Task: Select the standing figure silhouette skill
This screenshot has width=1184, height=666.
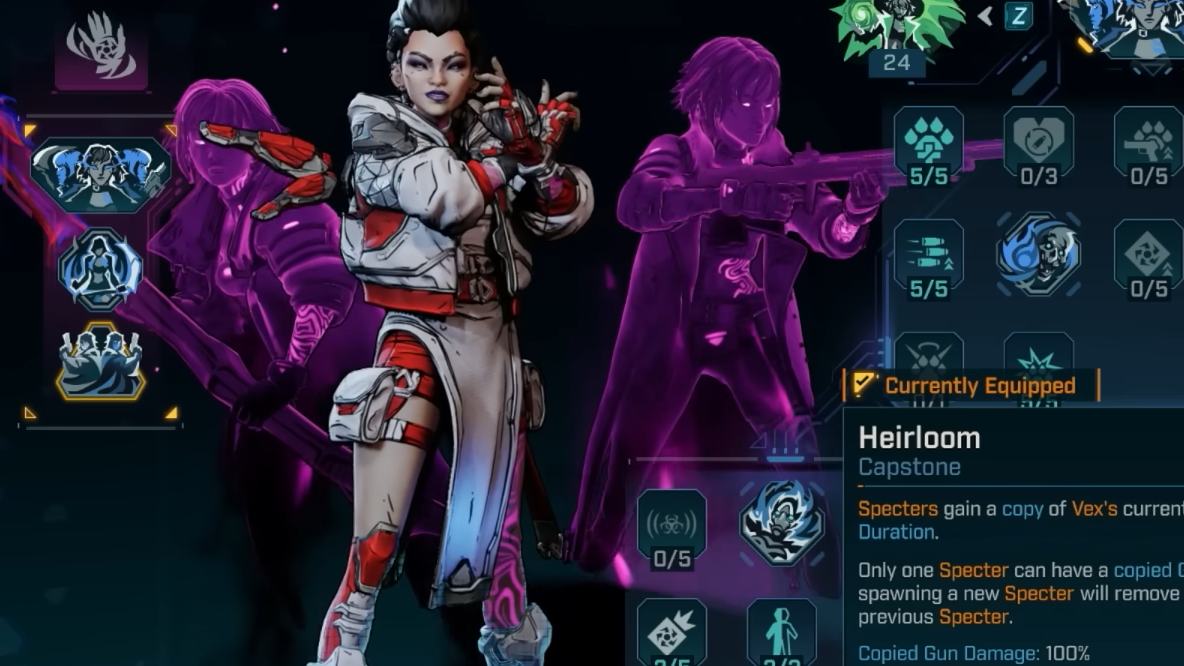Action: [x=782, y=632]
